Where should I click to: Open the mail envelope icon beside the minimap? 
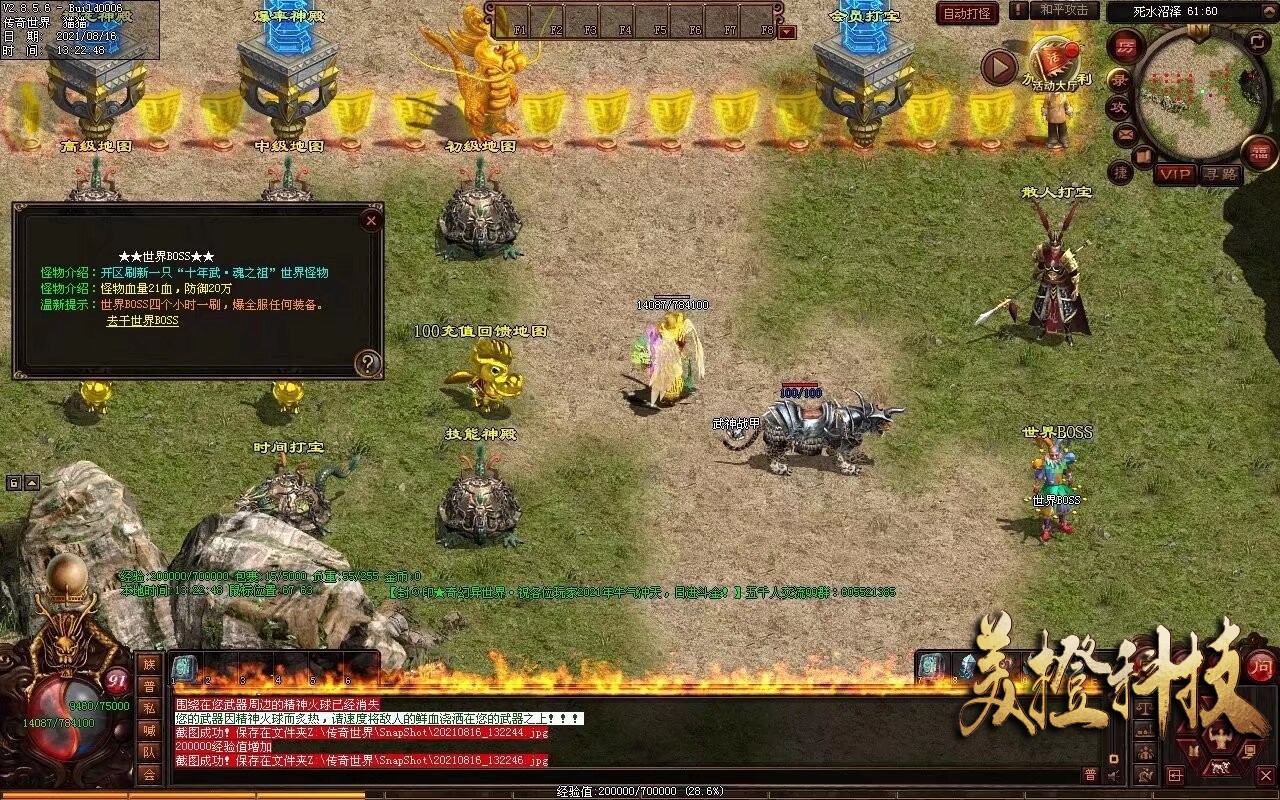tap(1124, 134)
